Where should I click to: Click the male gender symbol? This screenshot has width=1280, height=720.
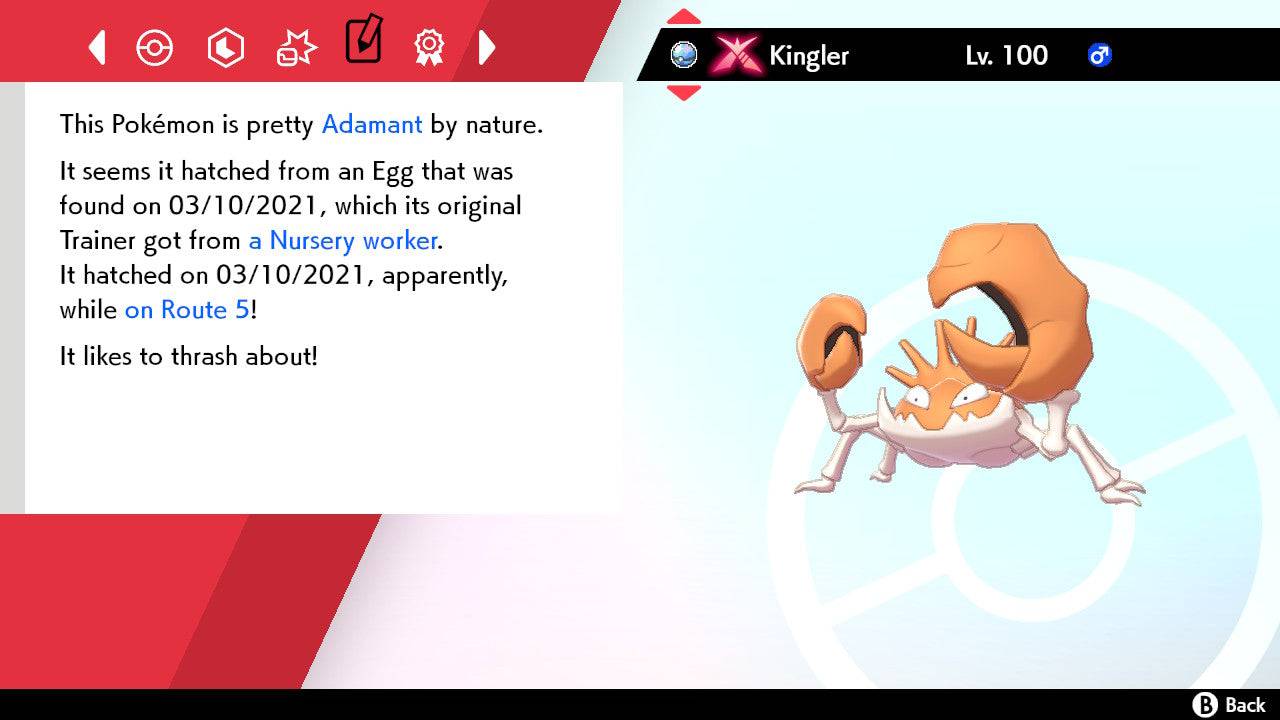[x=1100, y=56]
